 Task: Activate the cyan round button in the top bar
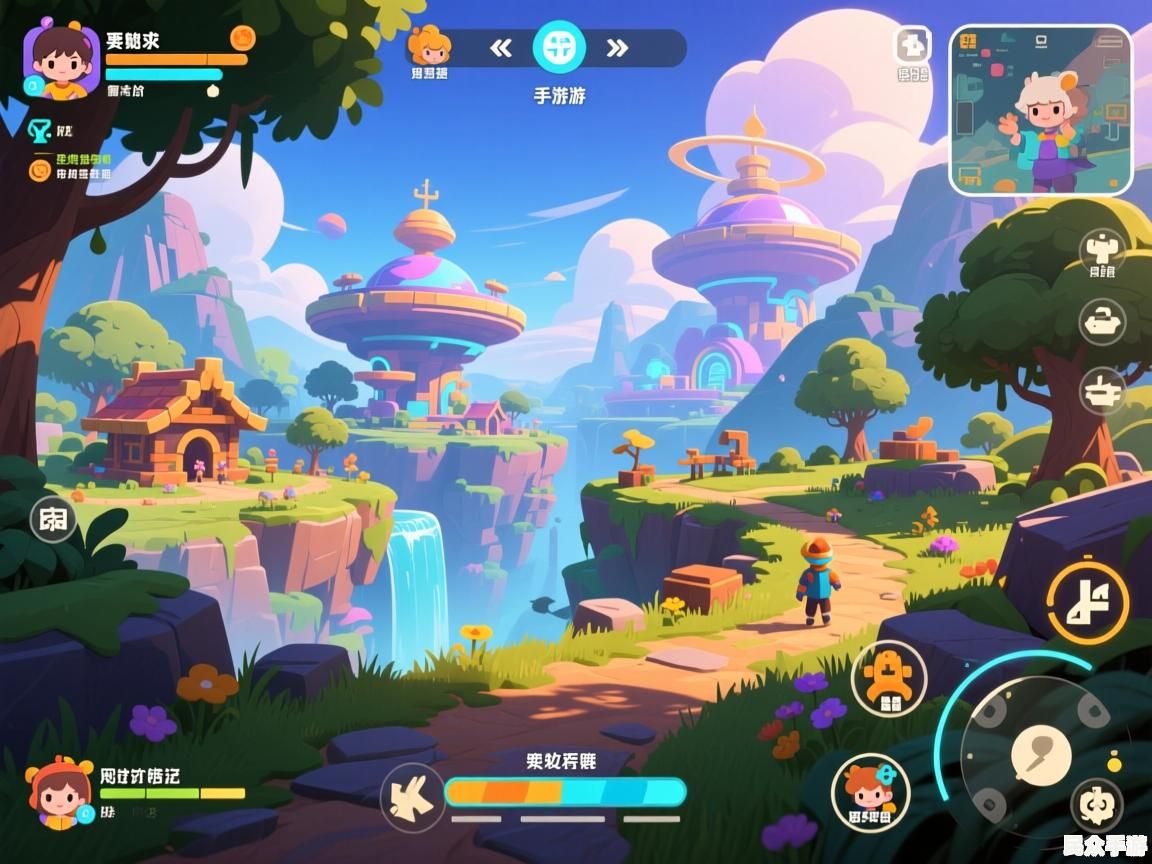click(x=559, y=46)
